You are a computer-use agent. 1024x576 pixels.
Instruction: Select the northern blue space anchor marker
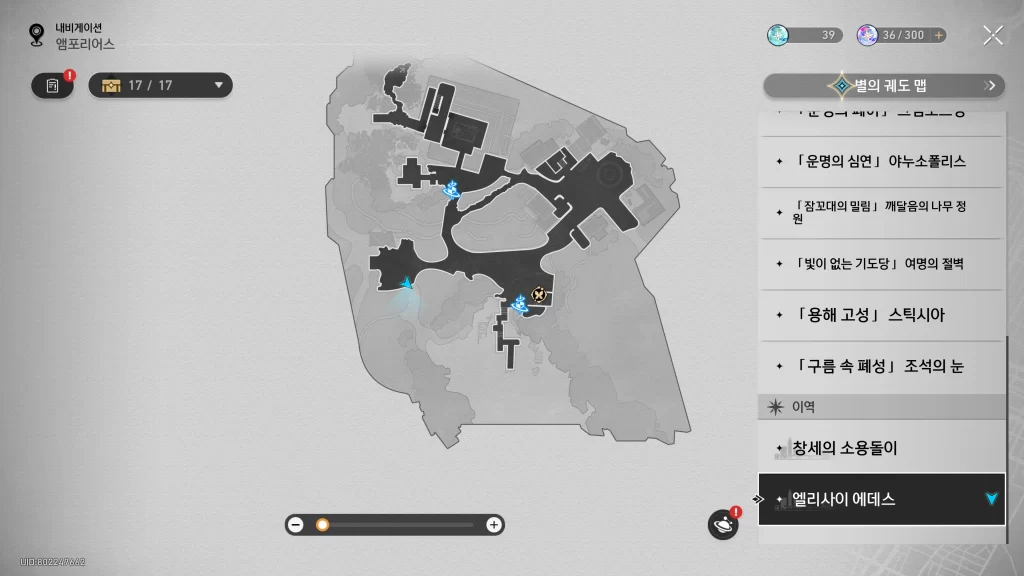click(x=452, y=187)
